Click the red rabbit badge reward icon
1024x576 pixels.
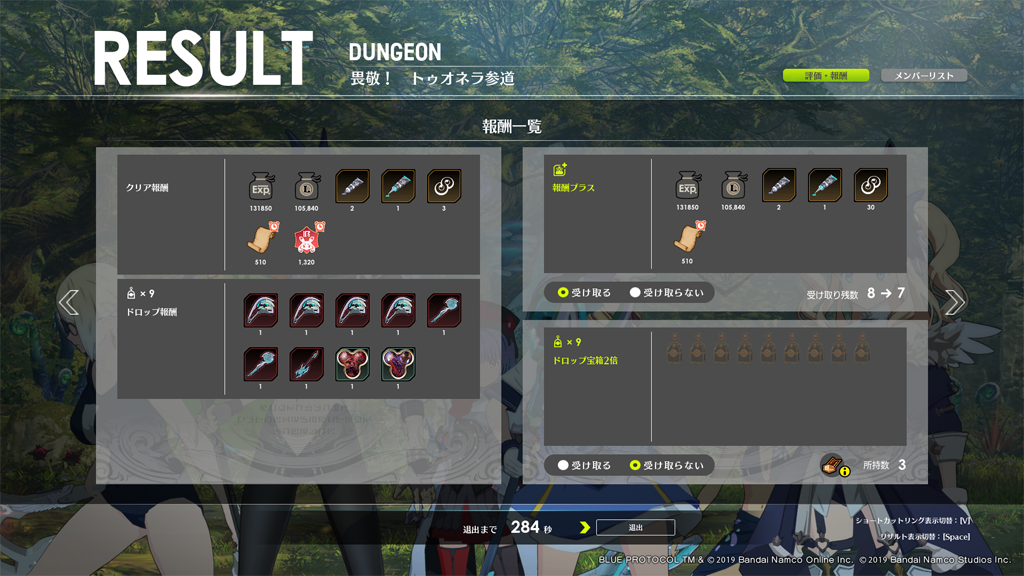tap(307, 241)
